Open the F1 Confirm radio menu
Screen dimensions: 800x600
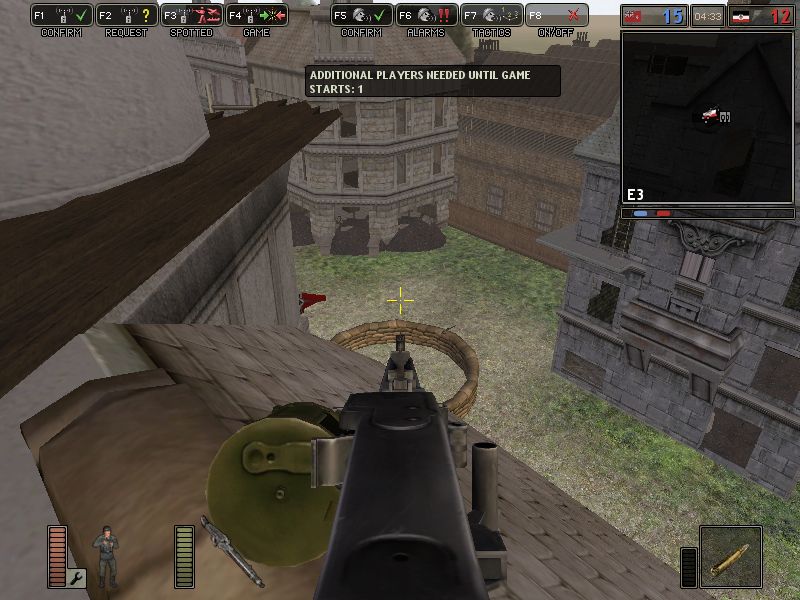(61, 16)
